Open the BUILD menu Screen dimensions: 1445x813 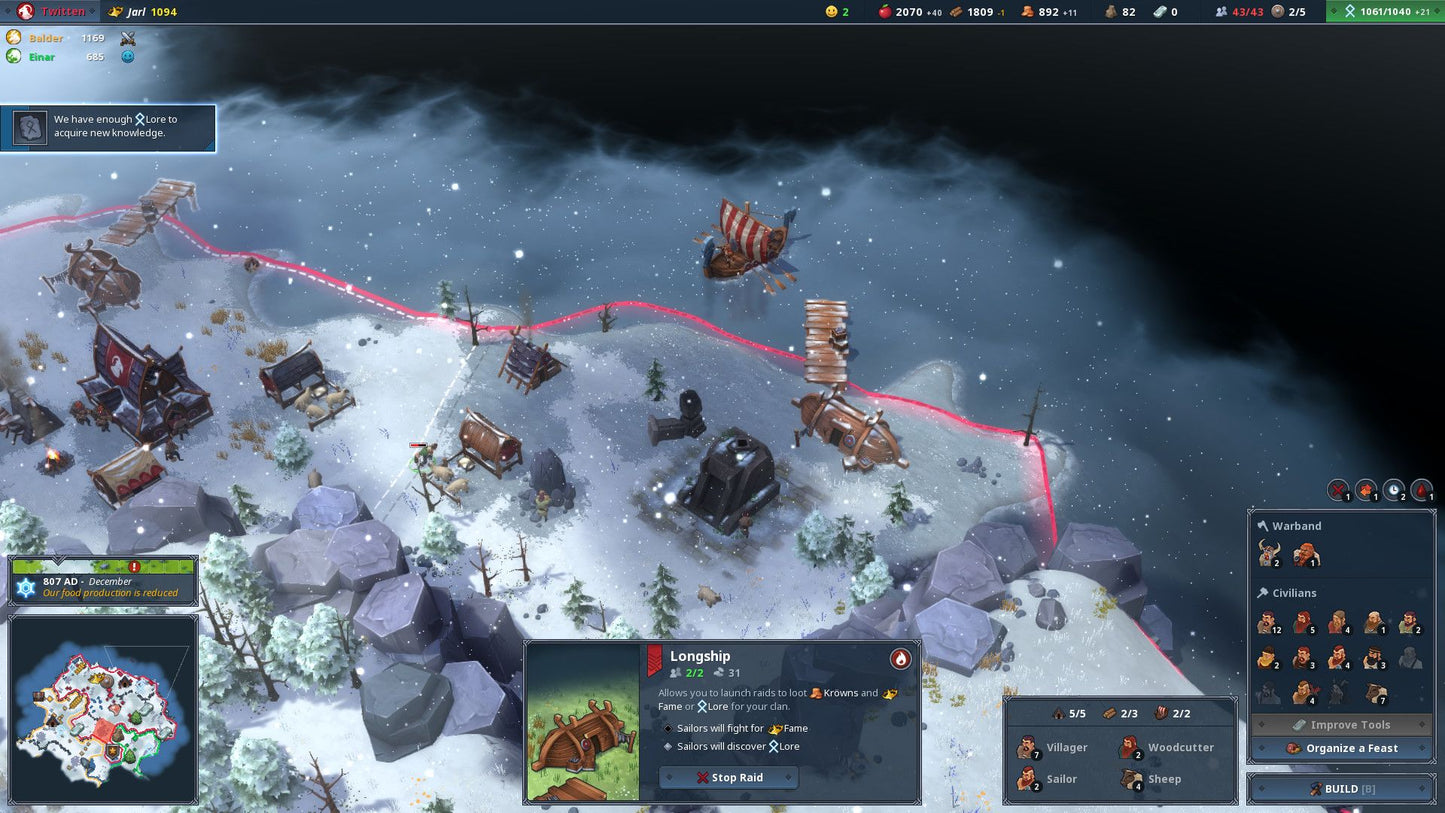click(x=1340, y=788)
